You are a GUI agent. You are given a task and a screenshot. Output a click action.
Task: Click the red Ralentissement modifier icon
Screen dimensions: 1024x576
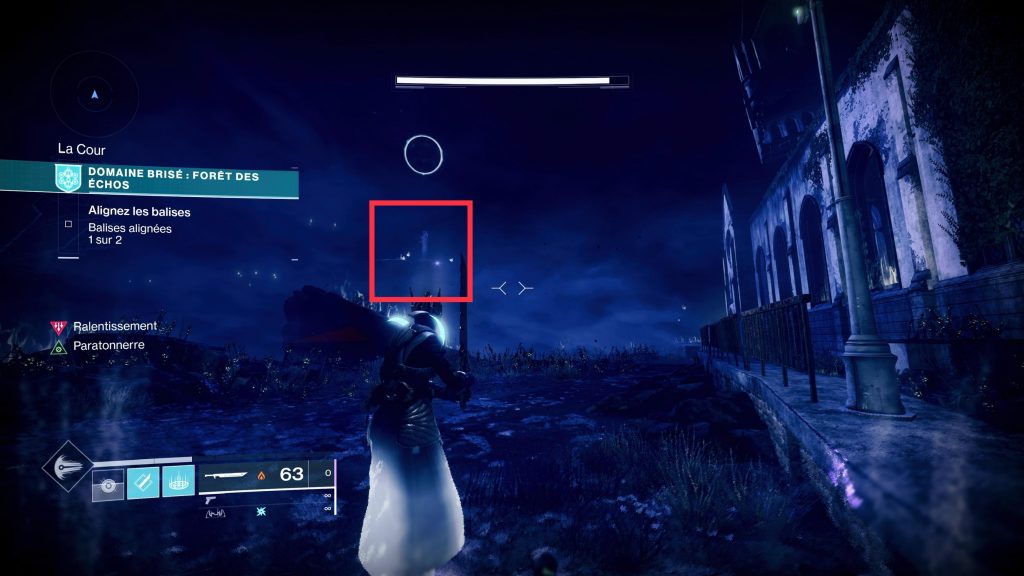(58, 327)
